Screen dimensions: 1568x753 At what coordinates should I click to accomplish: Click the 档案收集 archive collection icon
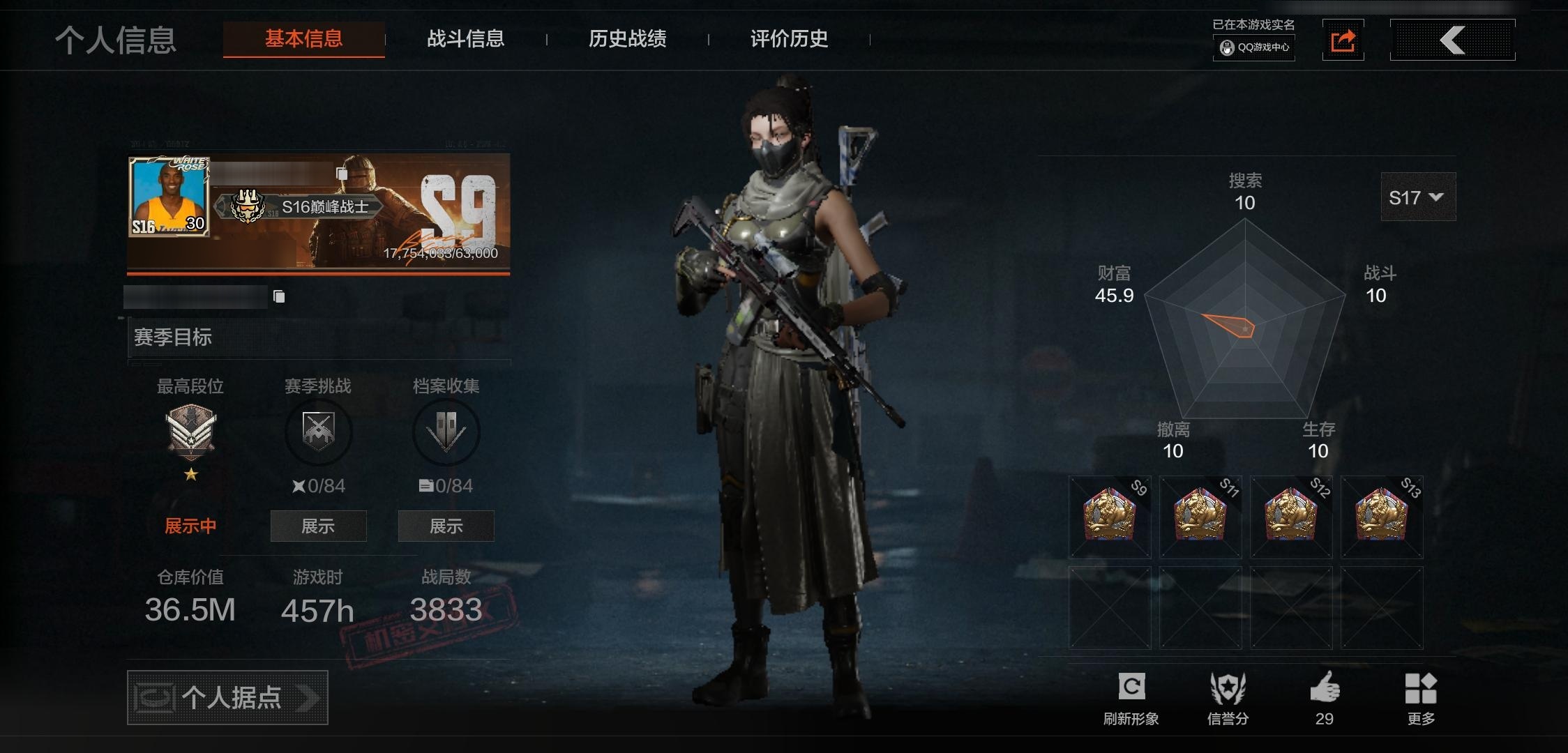(445, 432)
